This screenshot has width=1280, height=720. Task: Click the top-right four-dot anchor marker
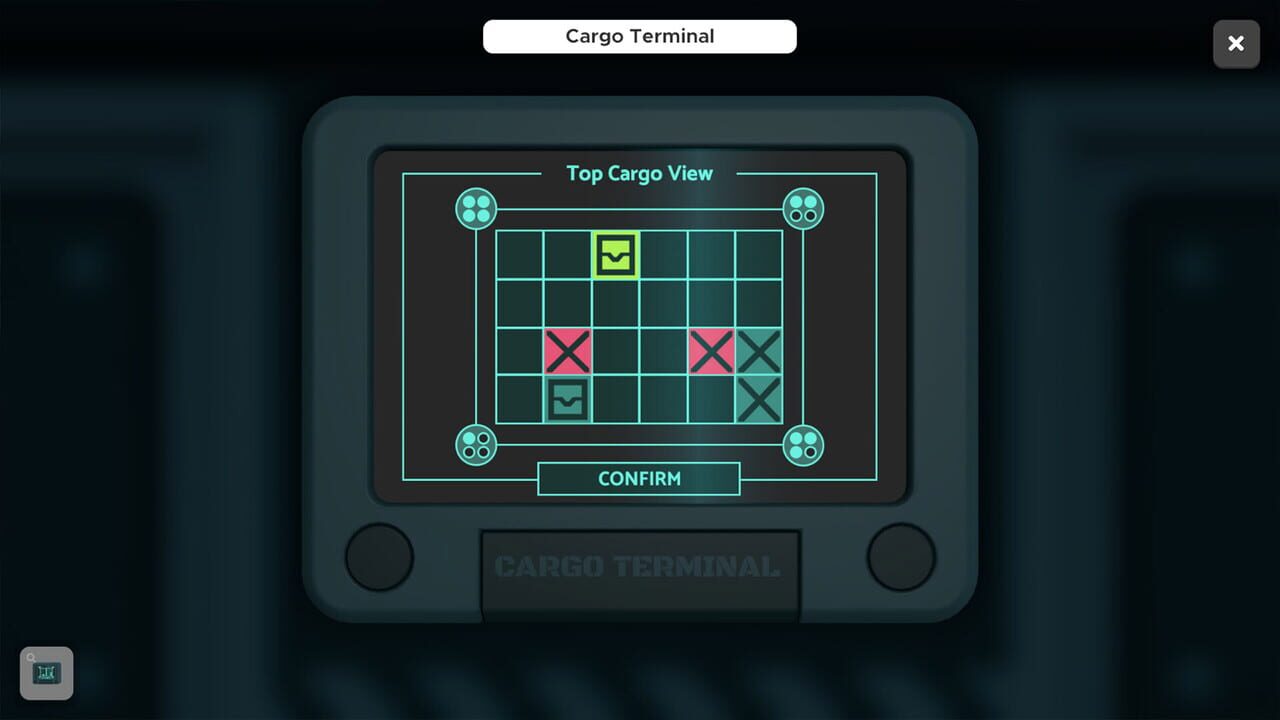click(804, 208)
